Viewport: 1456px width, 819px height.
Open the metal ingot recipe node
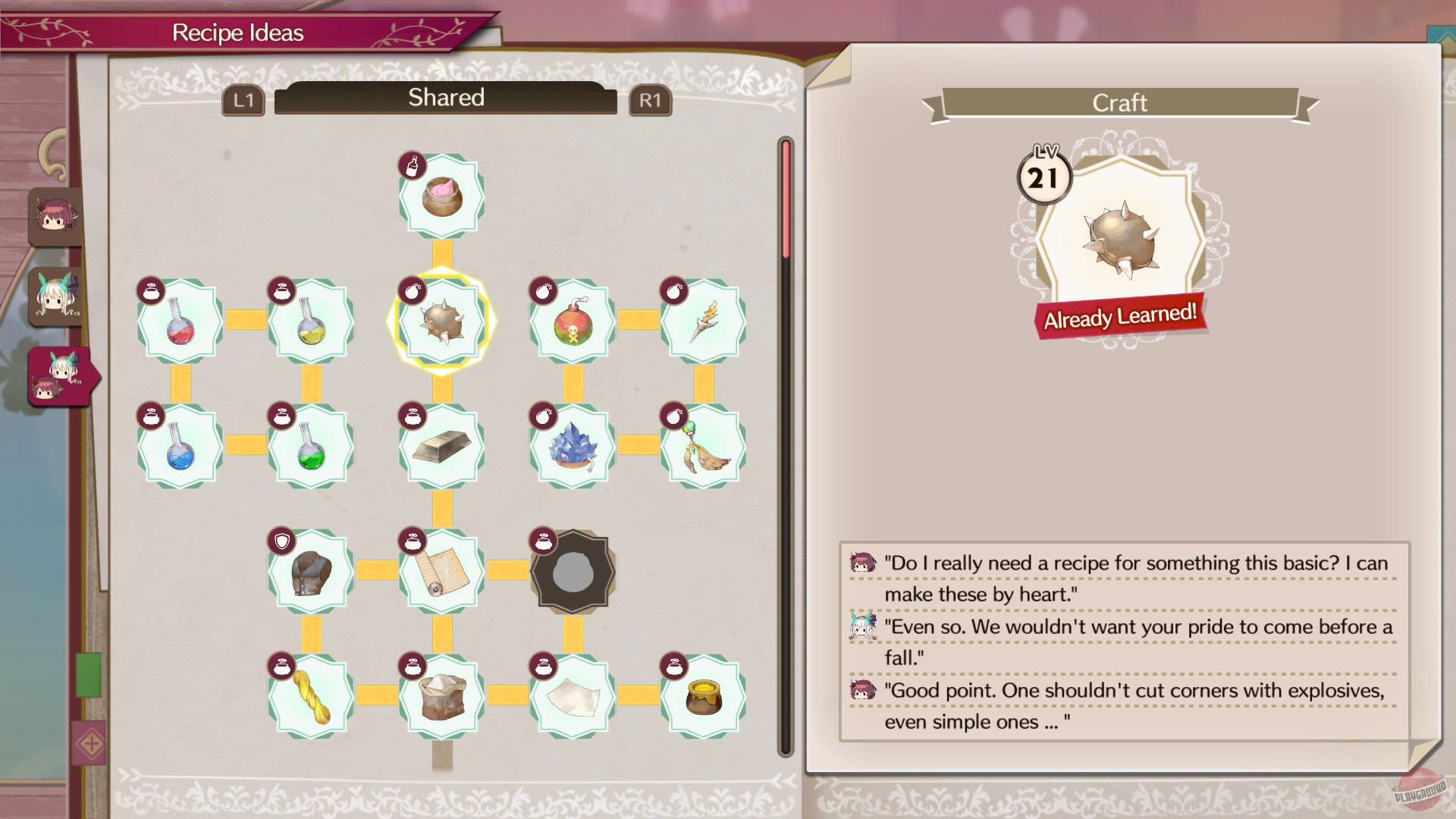coord(443,446)
